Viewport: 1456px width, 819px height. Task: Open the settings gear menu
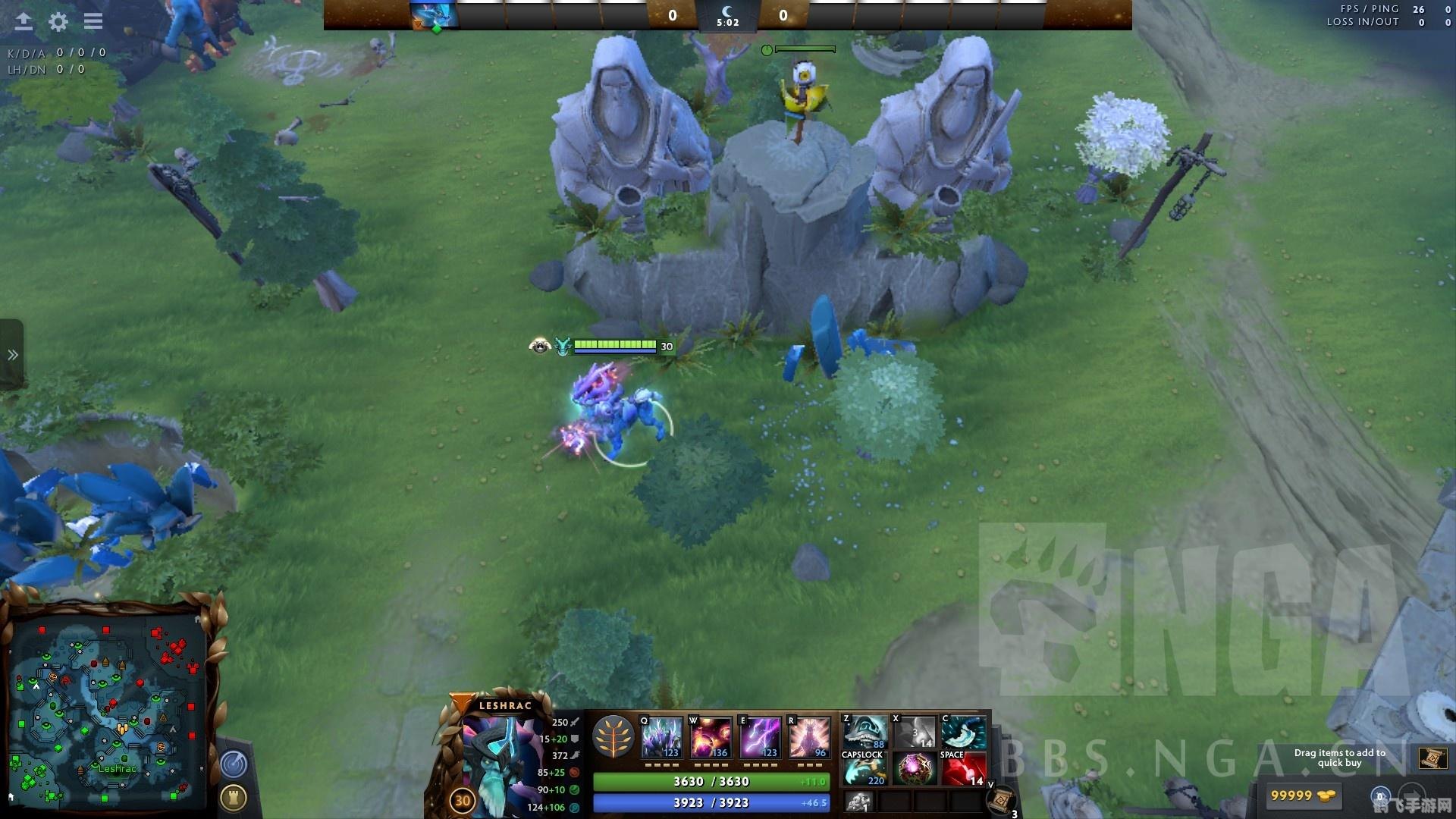(57, 21)
